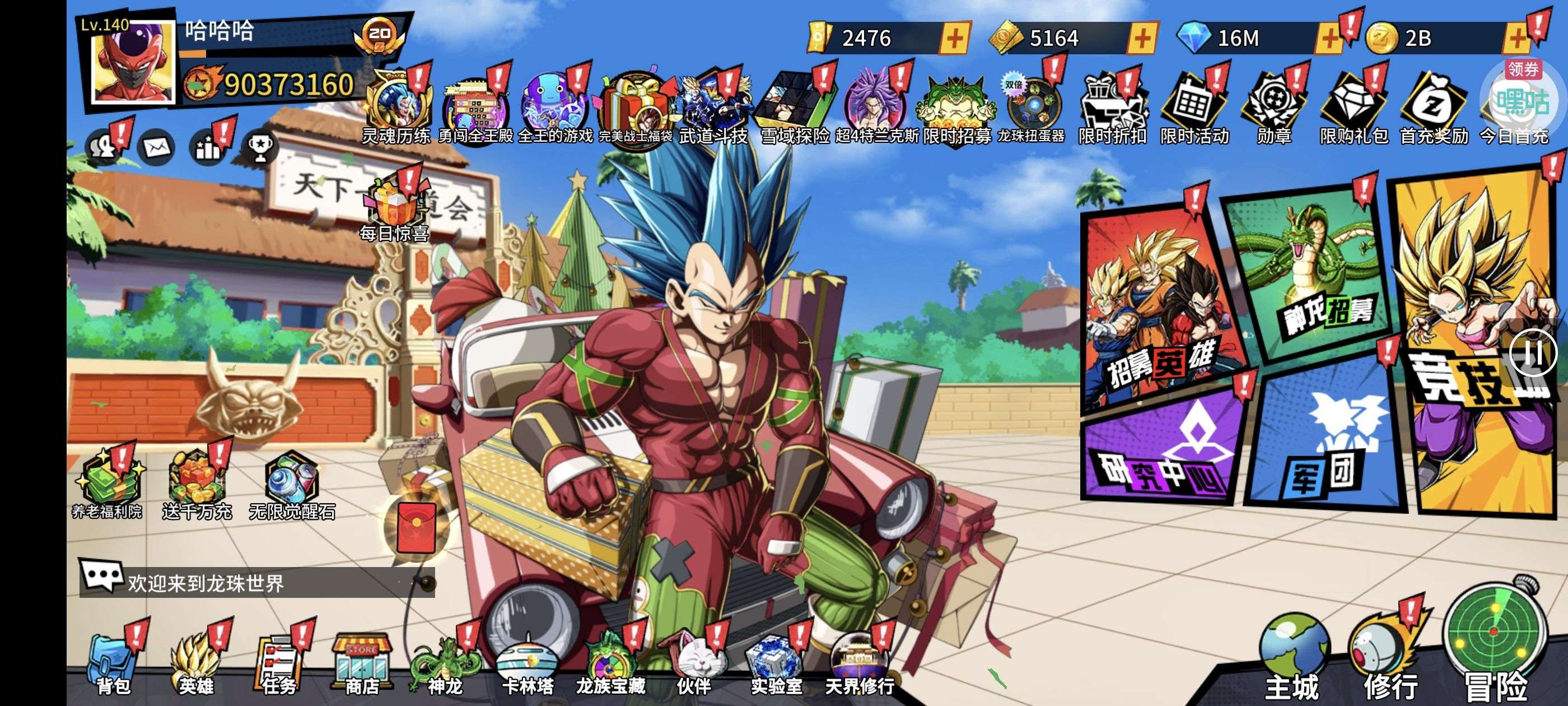The width and height of the screenshot is (1568, 706).
Task: Add more blue diamonds with plus button
Action: [1329, 39]
